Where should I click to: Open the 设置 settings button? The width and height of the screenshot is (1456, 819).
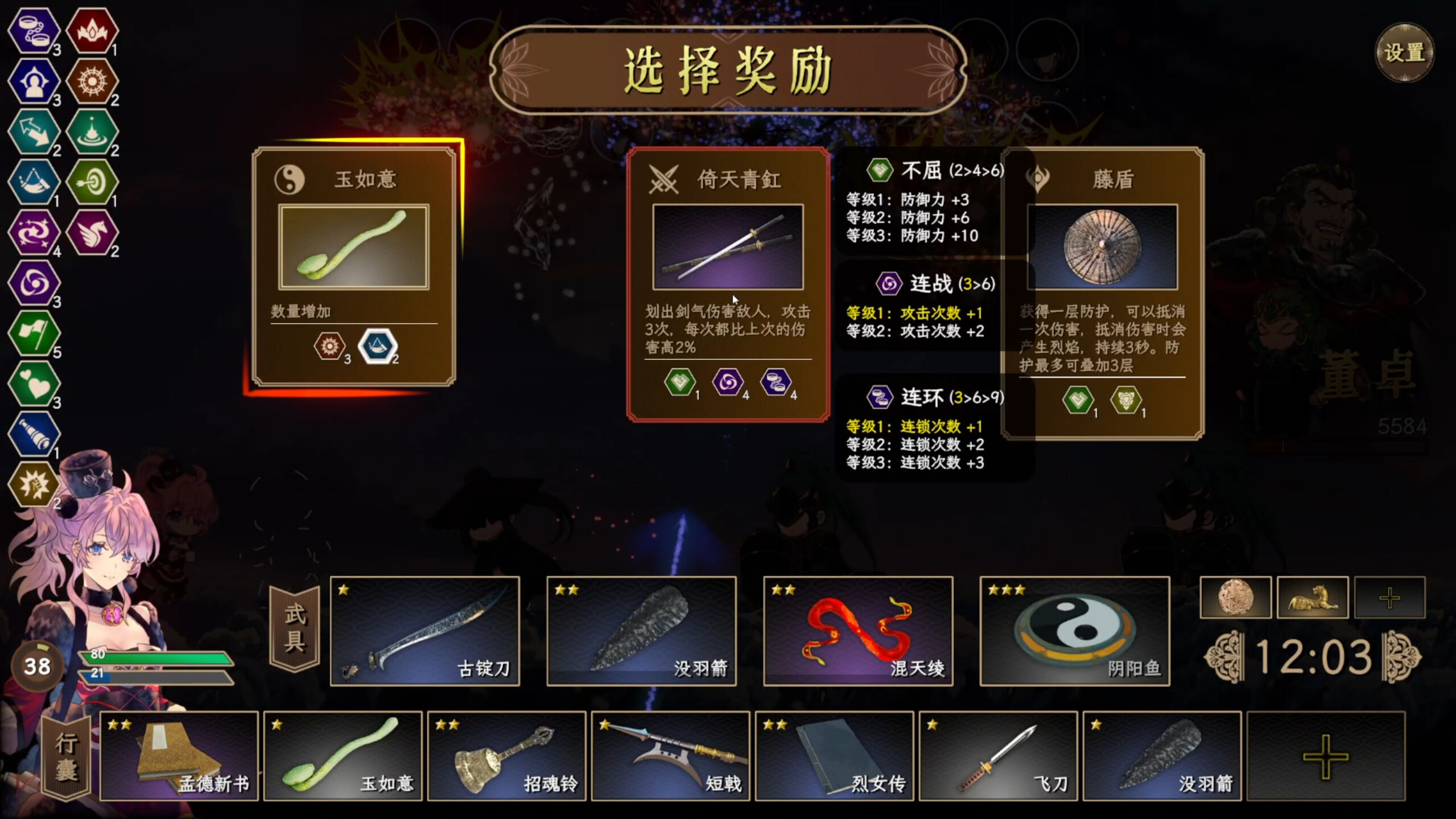pyautogui.click(x=1405, y=54)
